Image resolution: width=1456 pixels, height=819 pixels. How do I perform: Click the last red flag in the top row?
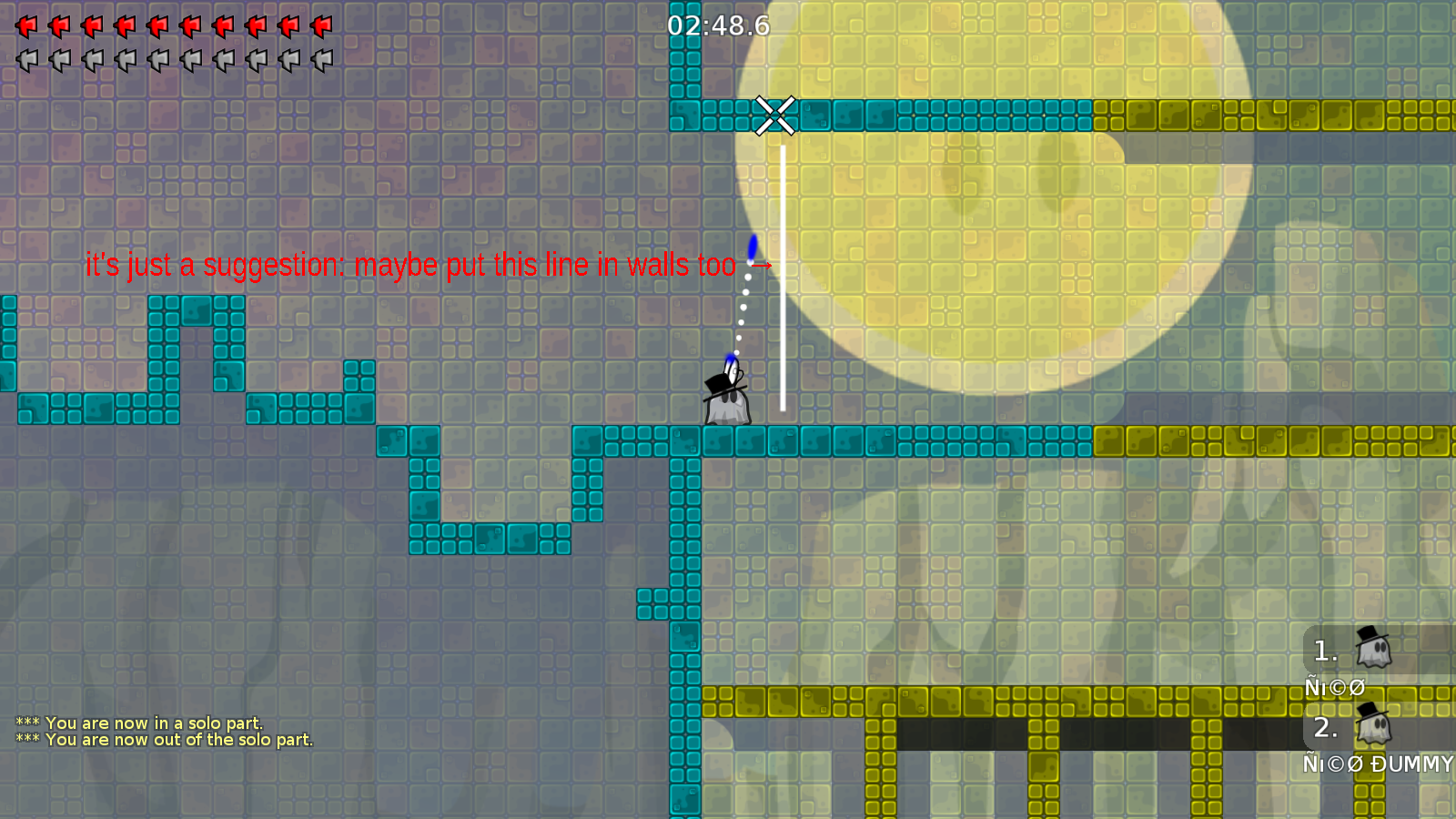[322, 25]
